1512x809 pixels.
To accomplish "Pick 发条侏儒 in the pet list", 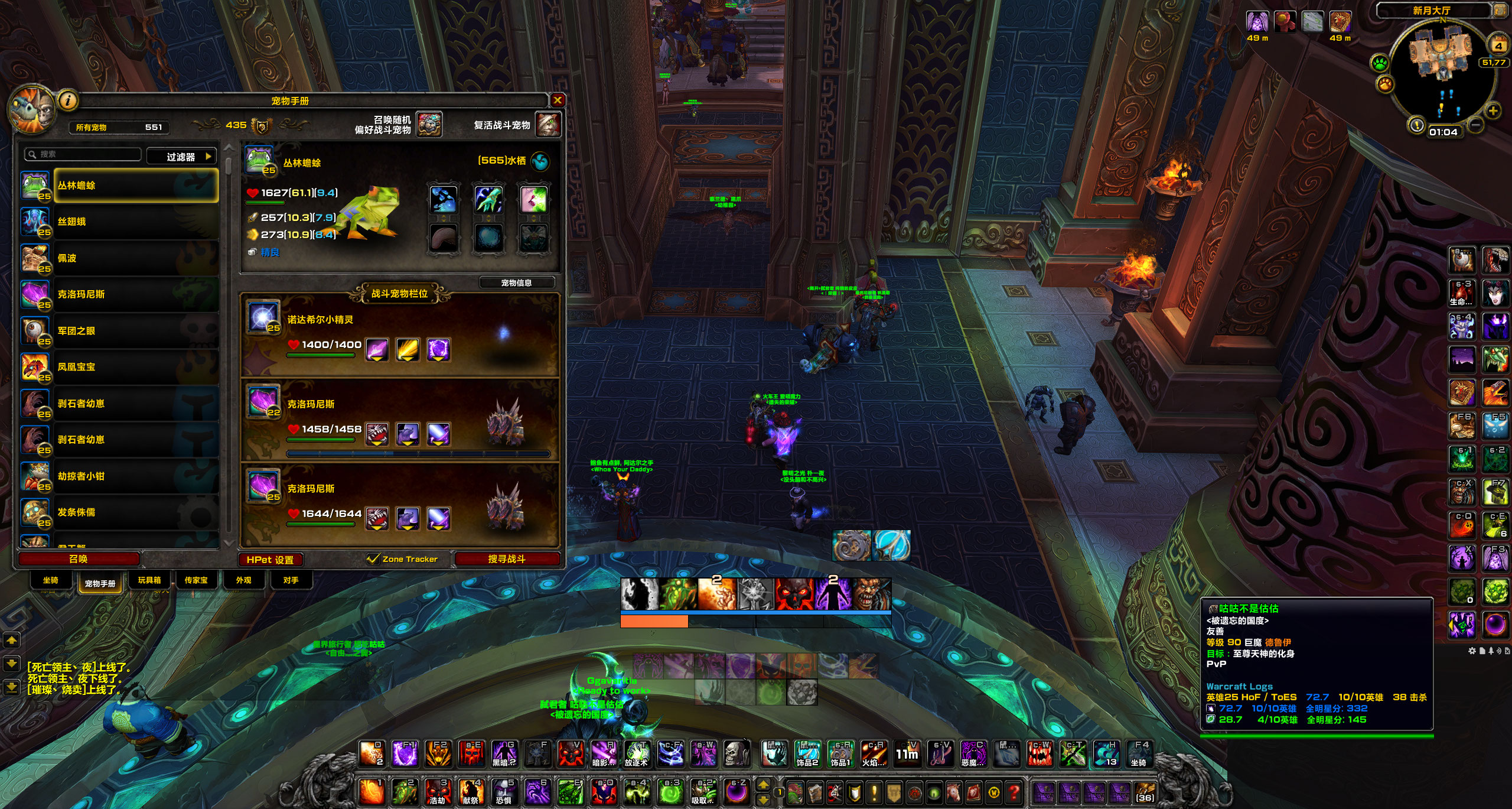I will coord(136,512).
